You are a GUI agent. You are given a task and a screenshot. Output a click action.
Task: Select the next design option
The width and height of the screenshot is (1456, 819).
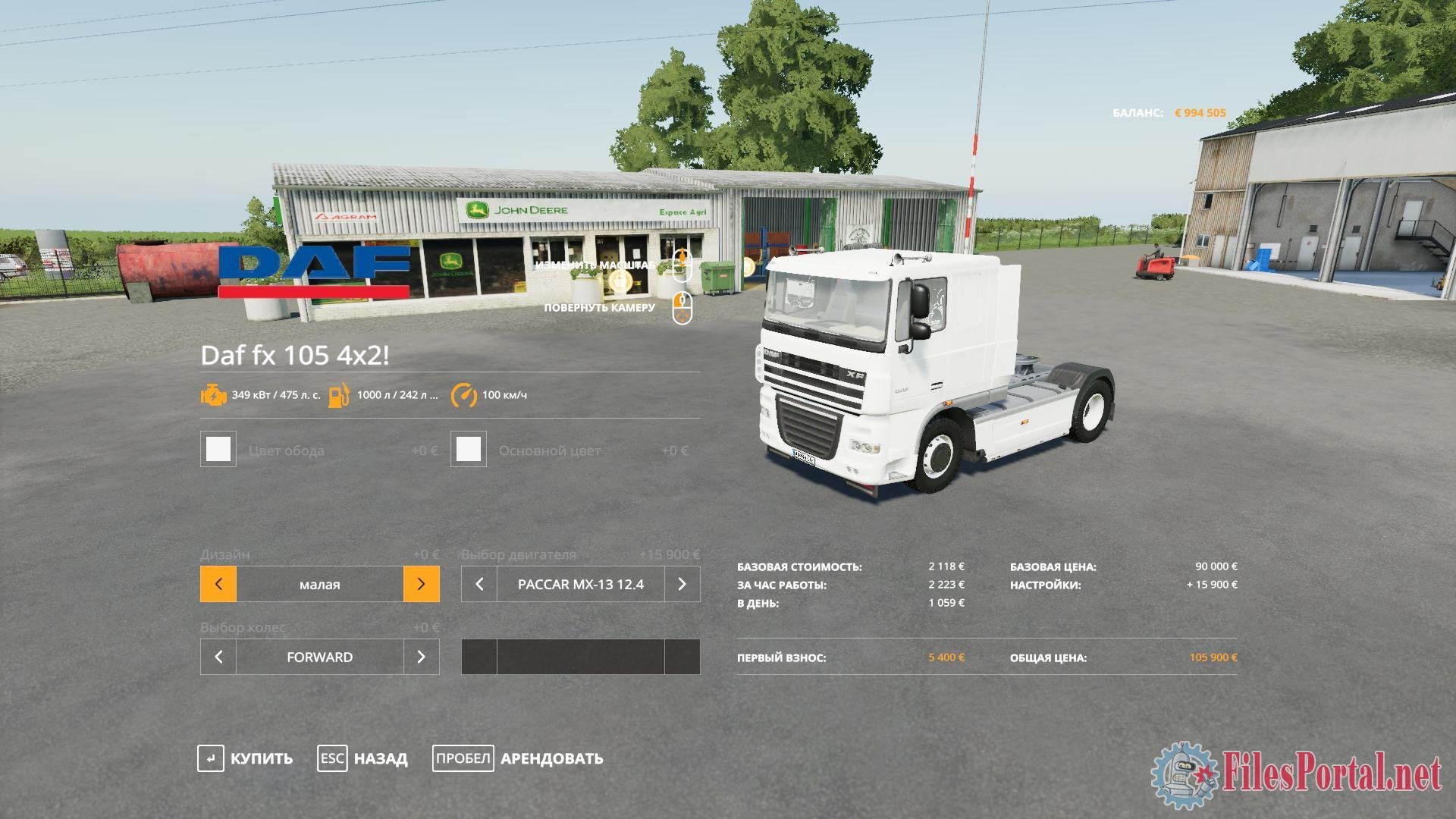(x=421, y=584)
